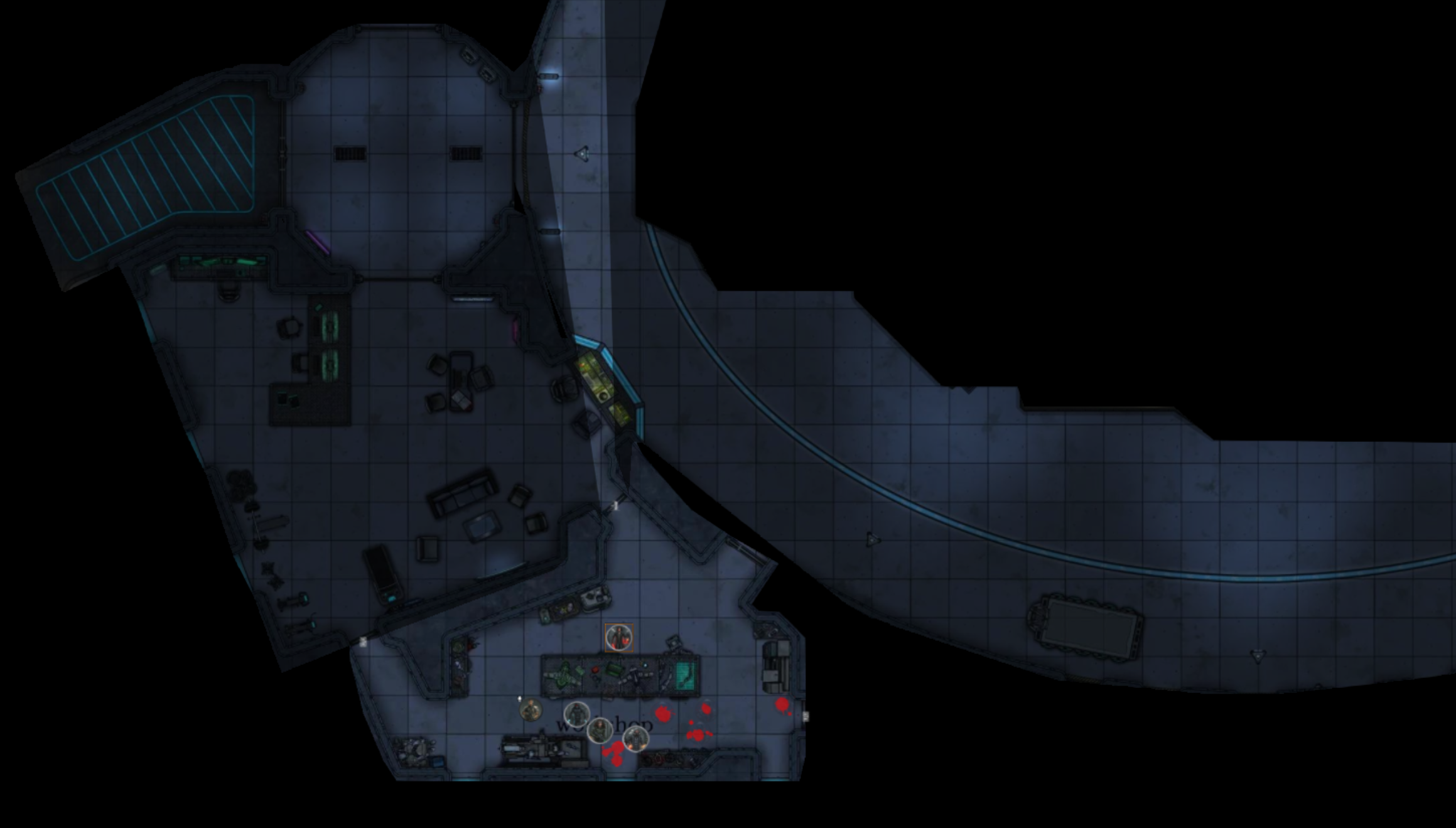Select the long-haired token in green clothing
Screen dimensions: 1456x828
tap(600, 730)
